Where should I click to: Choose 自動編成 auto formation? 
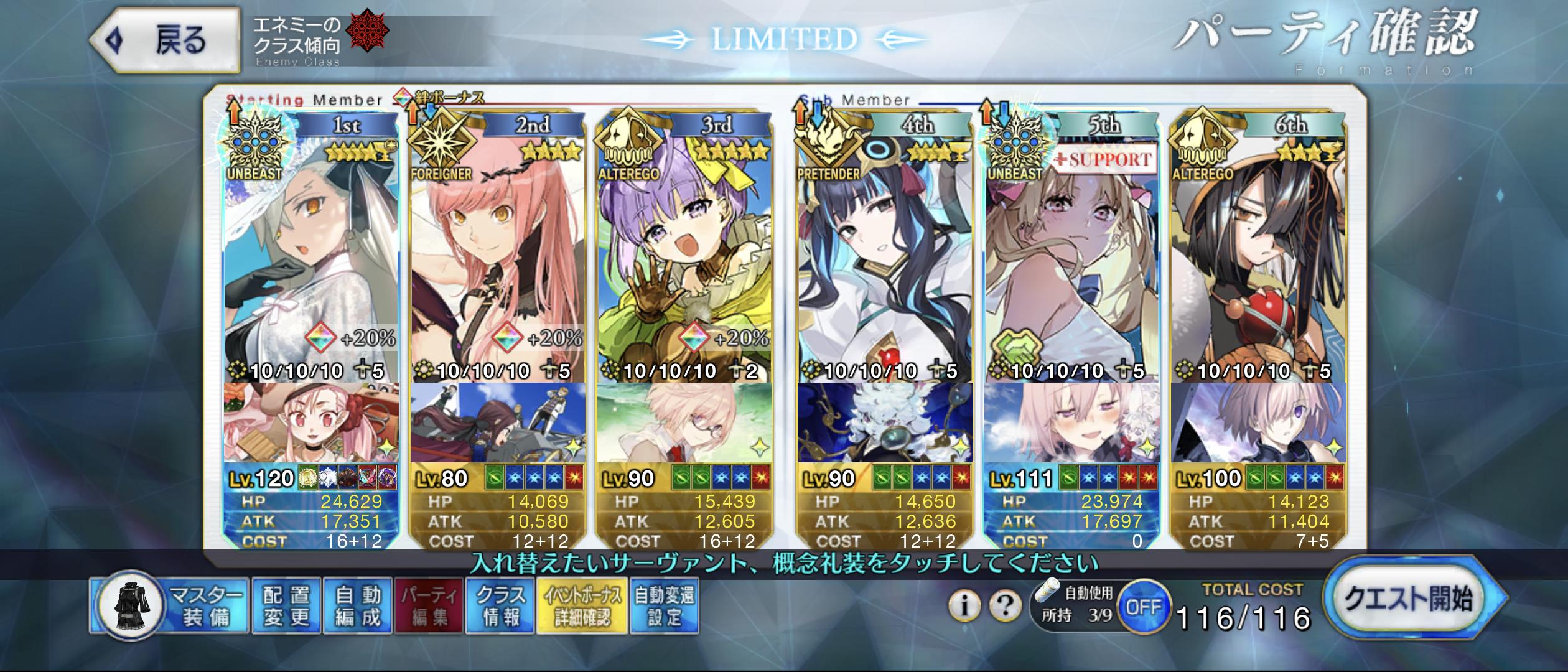(x=357, y=606)
